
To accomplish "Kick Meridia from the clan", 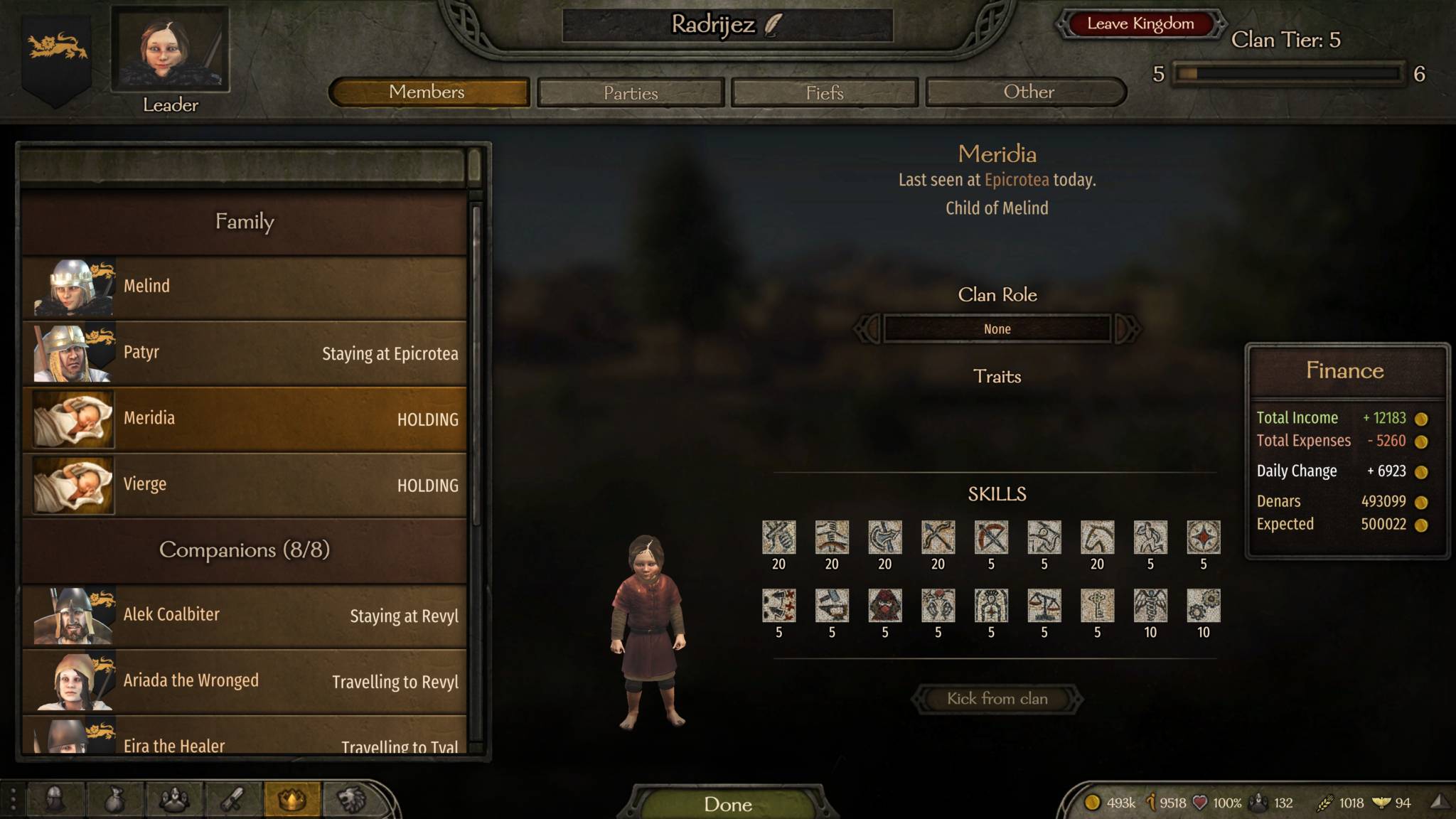I will [x=997, y=699].
